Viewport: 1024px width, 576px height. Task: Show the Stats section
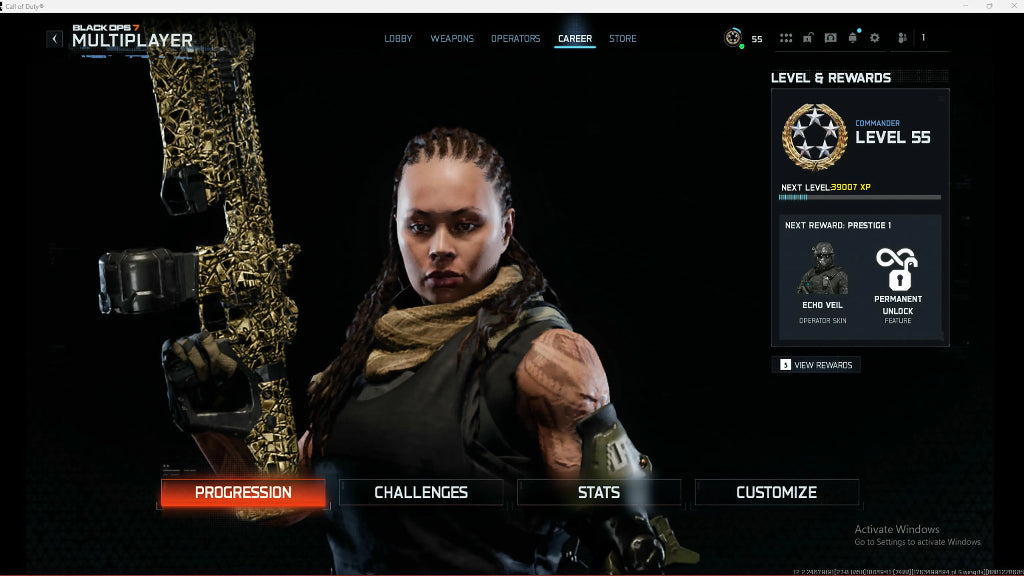[x=599, y=492]
